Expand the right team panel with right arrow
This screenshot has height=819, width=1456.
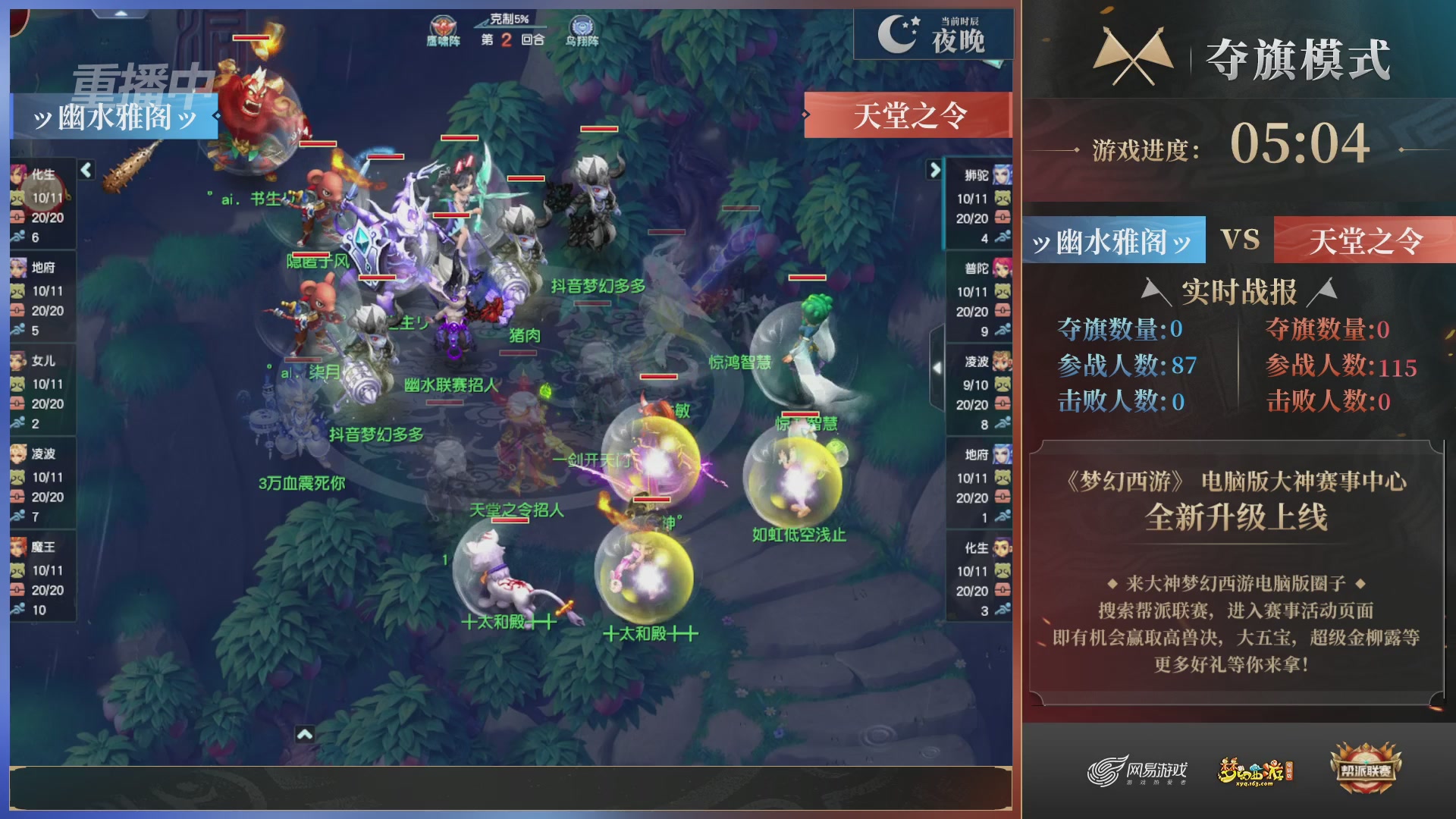click(934, 171)
